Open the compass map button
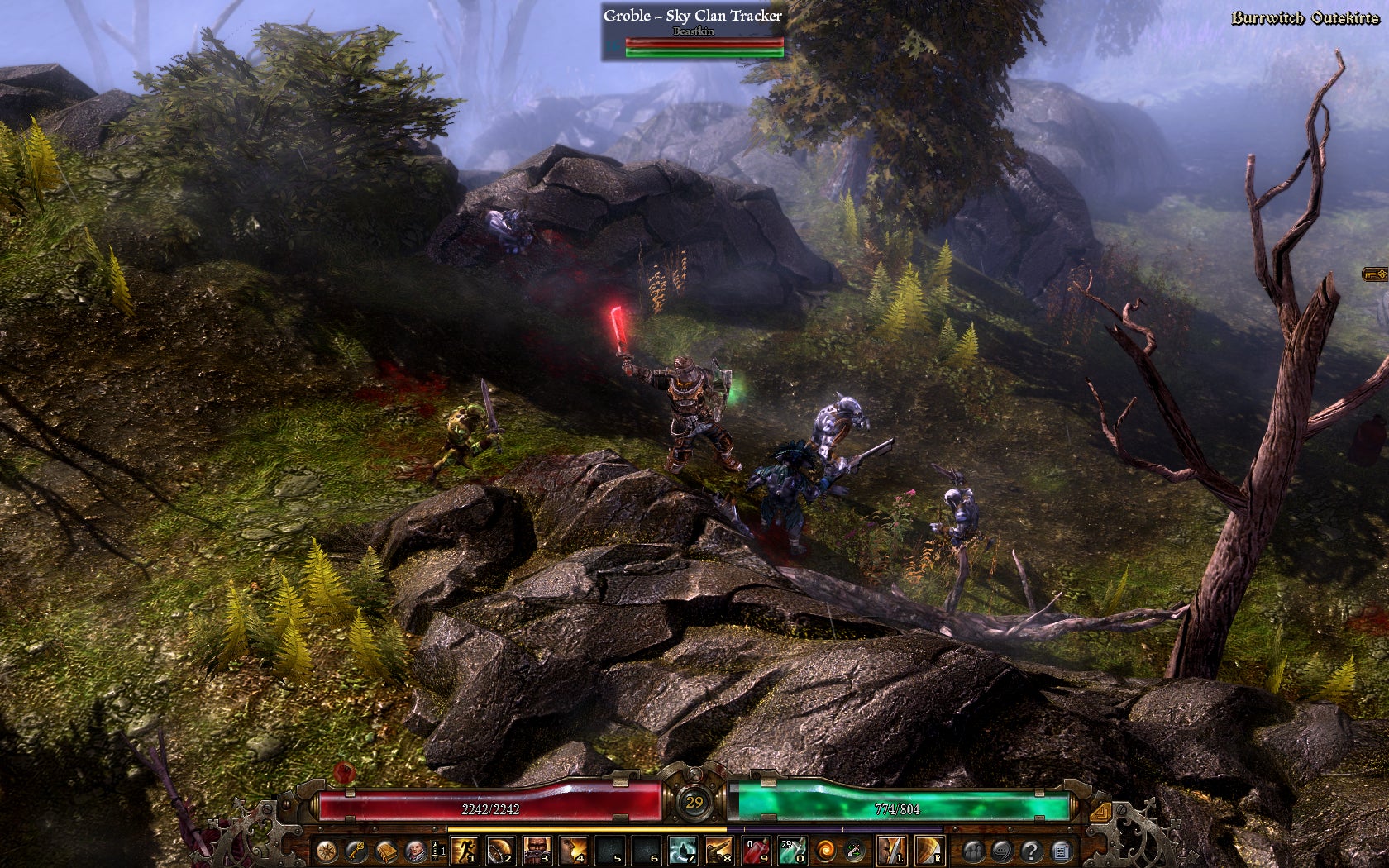The height and width of the screenshot is (868, 1389). click(x=327, y=851)
